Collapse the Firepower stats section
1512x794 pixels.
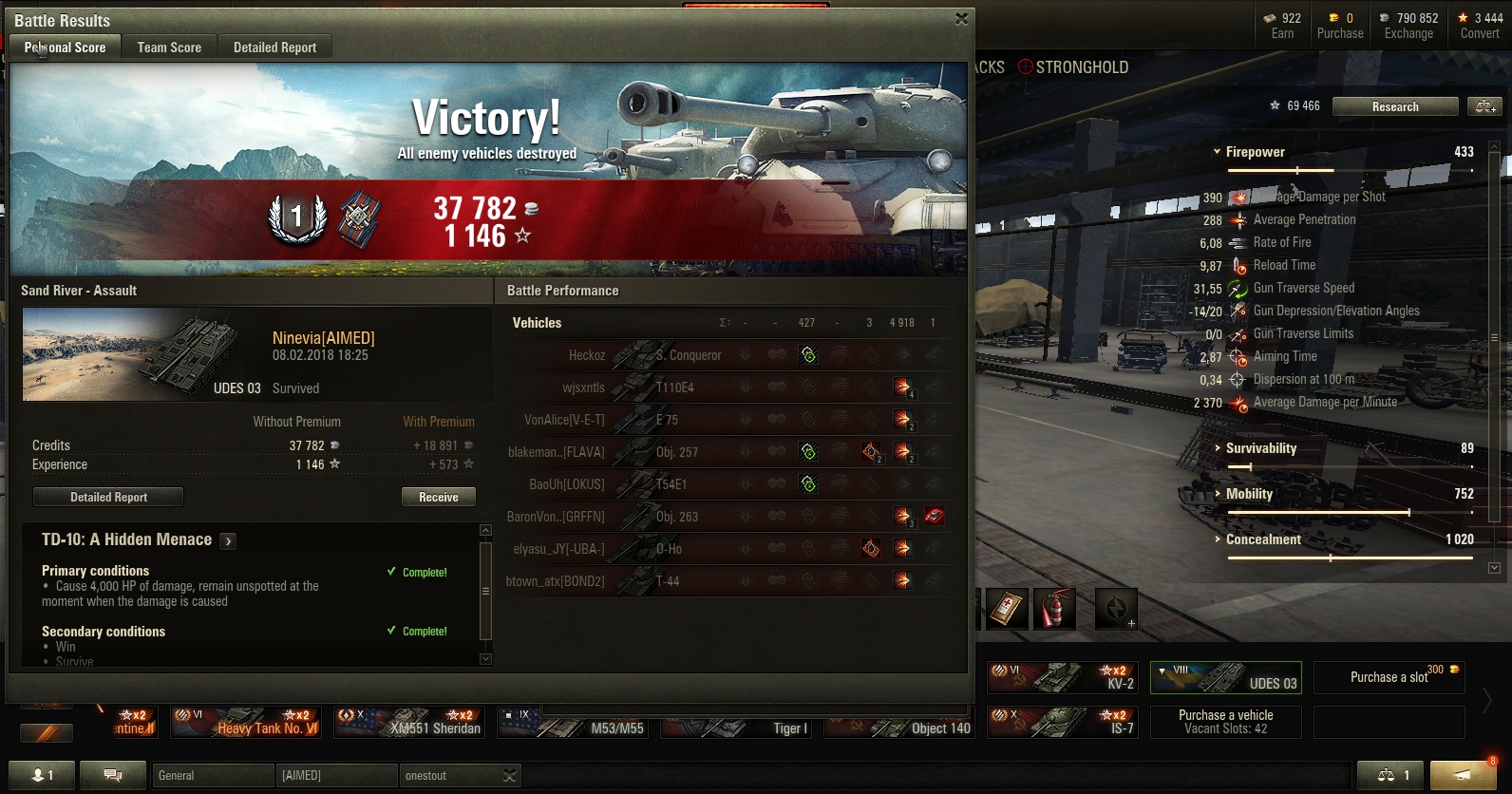point(1217,152)
